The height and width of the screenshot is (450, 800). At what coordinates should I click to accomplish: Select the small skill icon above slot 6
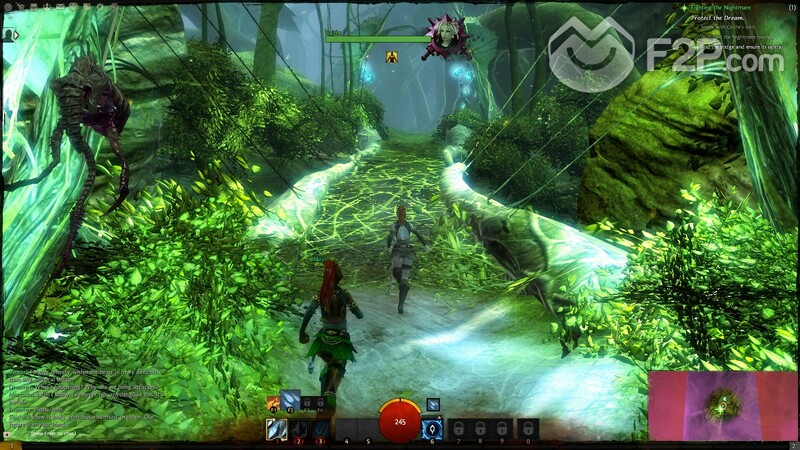433,404
